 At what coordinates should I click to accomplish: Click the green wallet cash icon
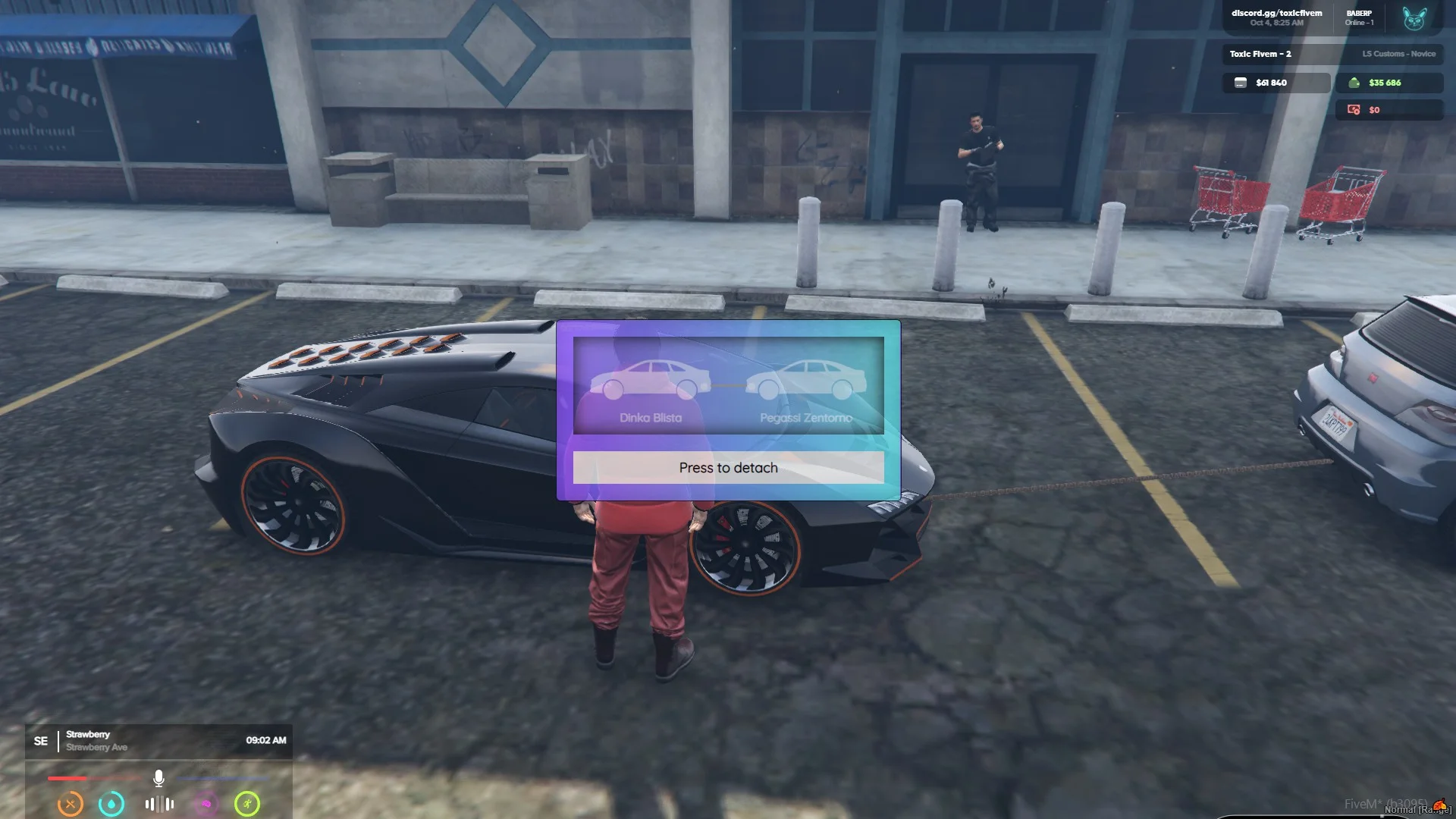point(1354,83)
